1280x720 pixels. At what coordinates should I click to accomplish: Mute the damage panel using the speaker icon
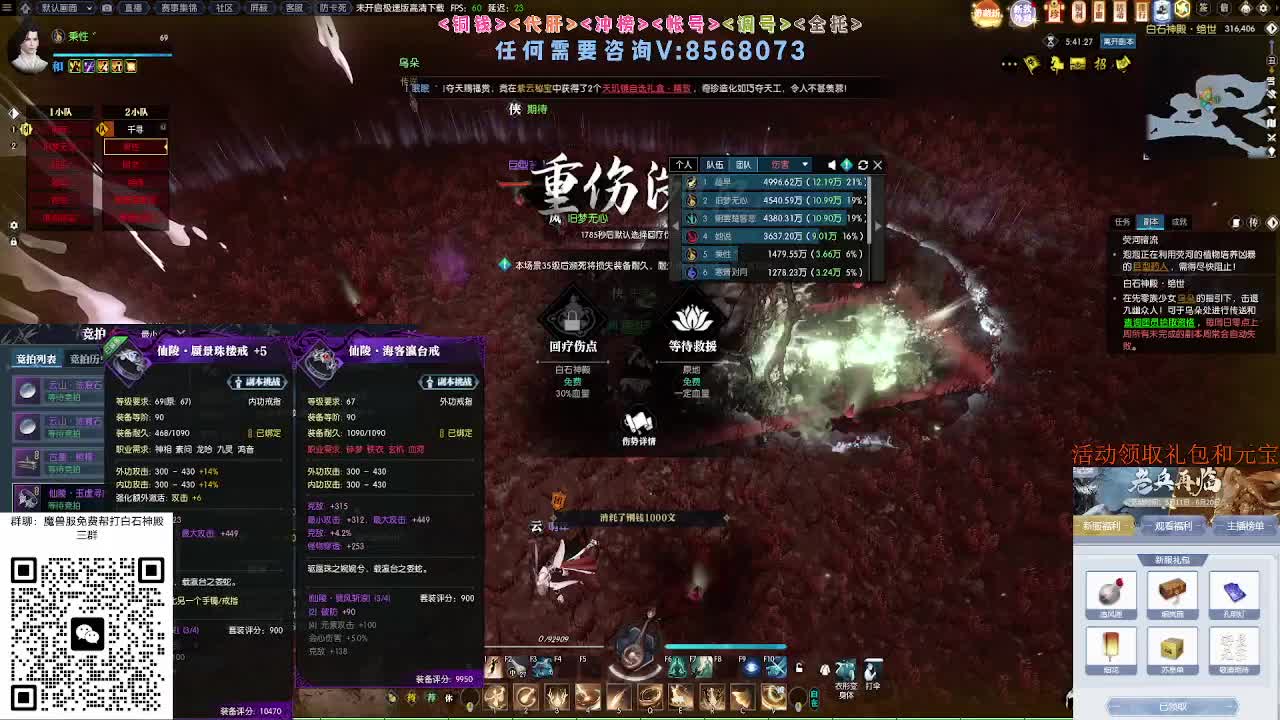tap(832, 164)
